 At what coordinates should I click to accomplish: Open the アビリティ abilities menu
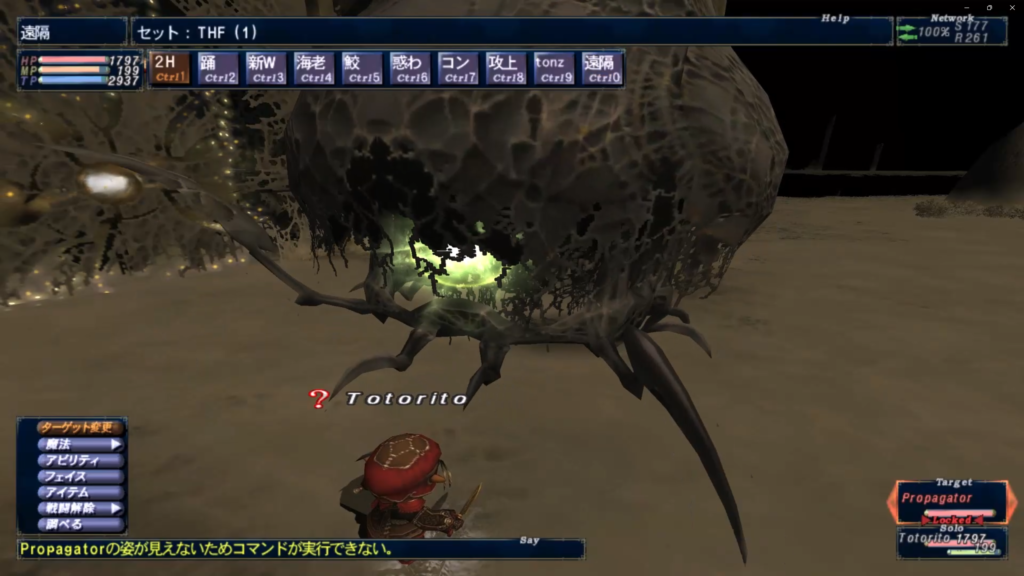72,460
